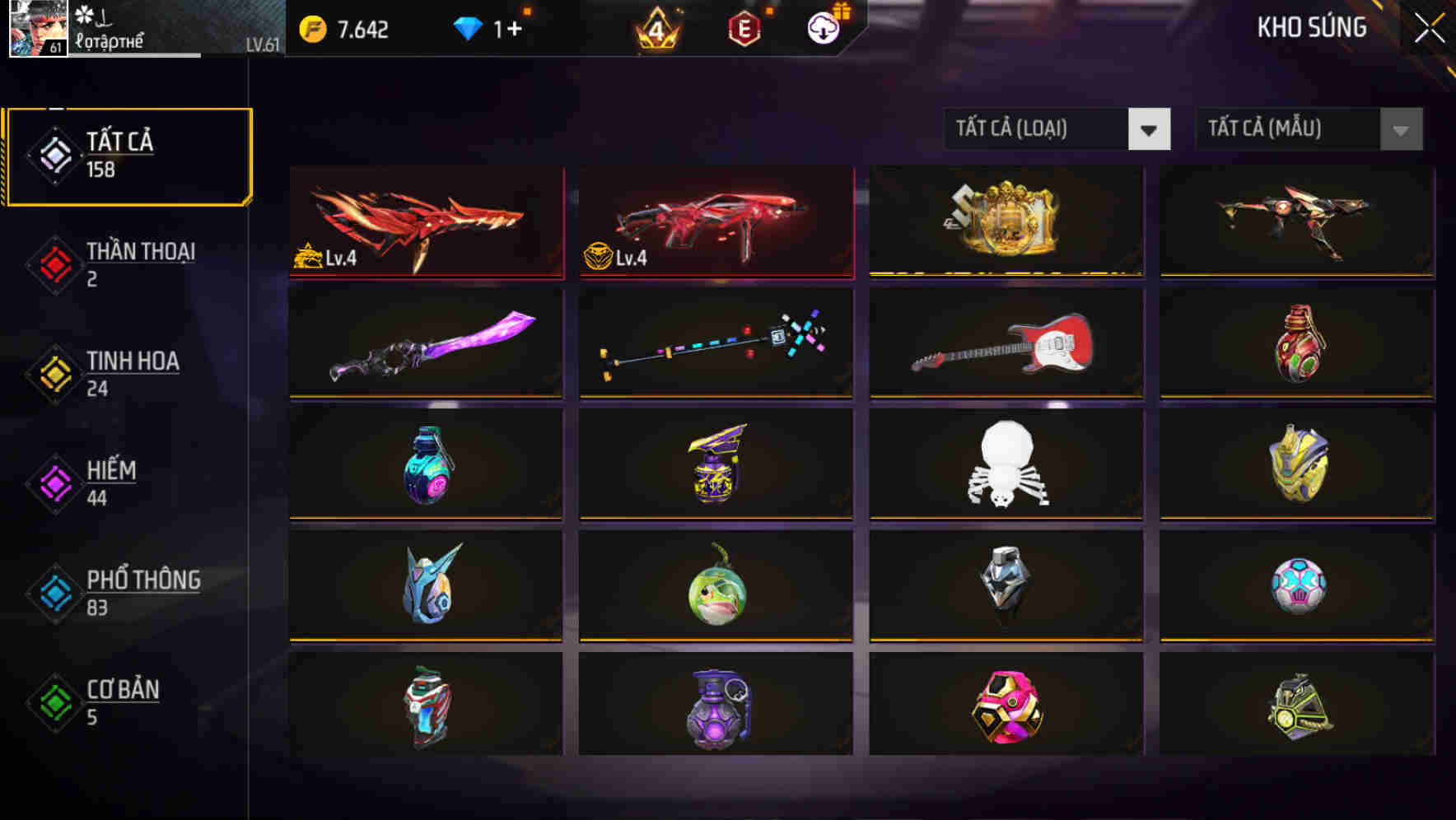This screenshot has height=820, width=1456.
Task: Open the red electric guitar item
Action: pyautogui.click(x=1005, y=343)
